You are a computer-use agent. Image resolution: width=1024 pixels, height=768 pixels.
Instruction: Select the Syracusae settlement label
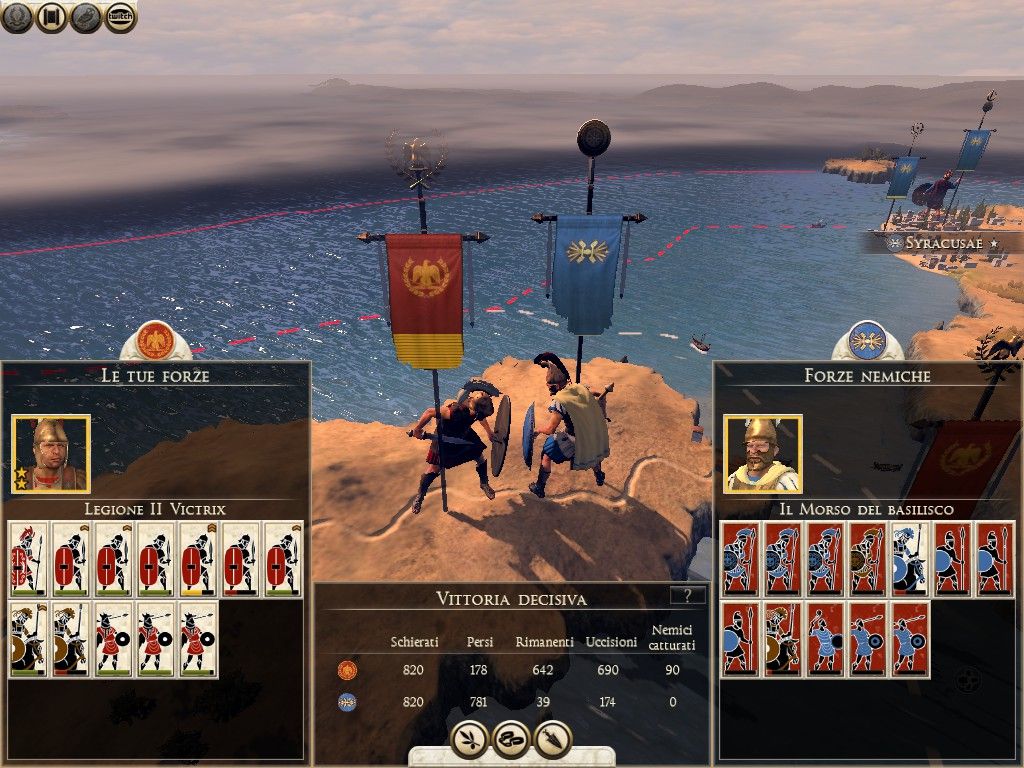click(940, 243)
